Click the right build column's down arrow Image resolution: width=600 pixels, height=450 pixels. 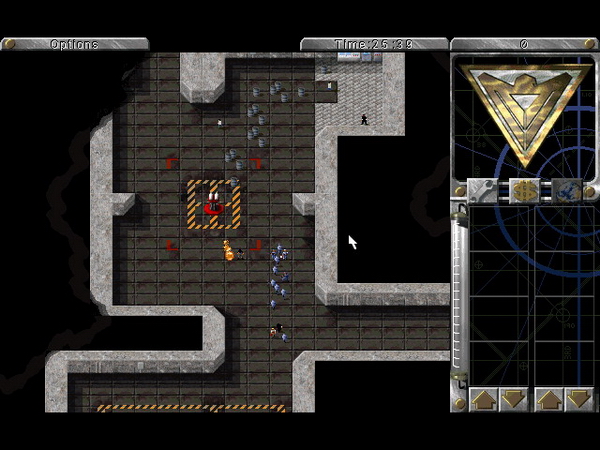pyautogui.click(x=578, y=399)
